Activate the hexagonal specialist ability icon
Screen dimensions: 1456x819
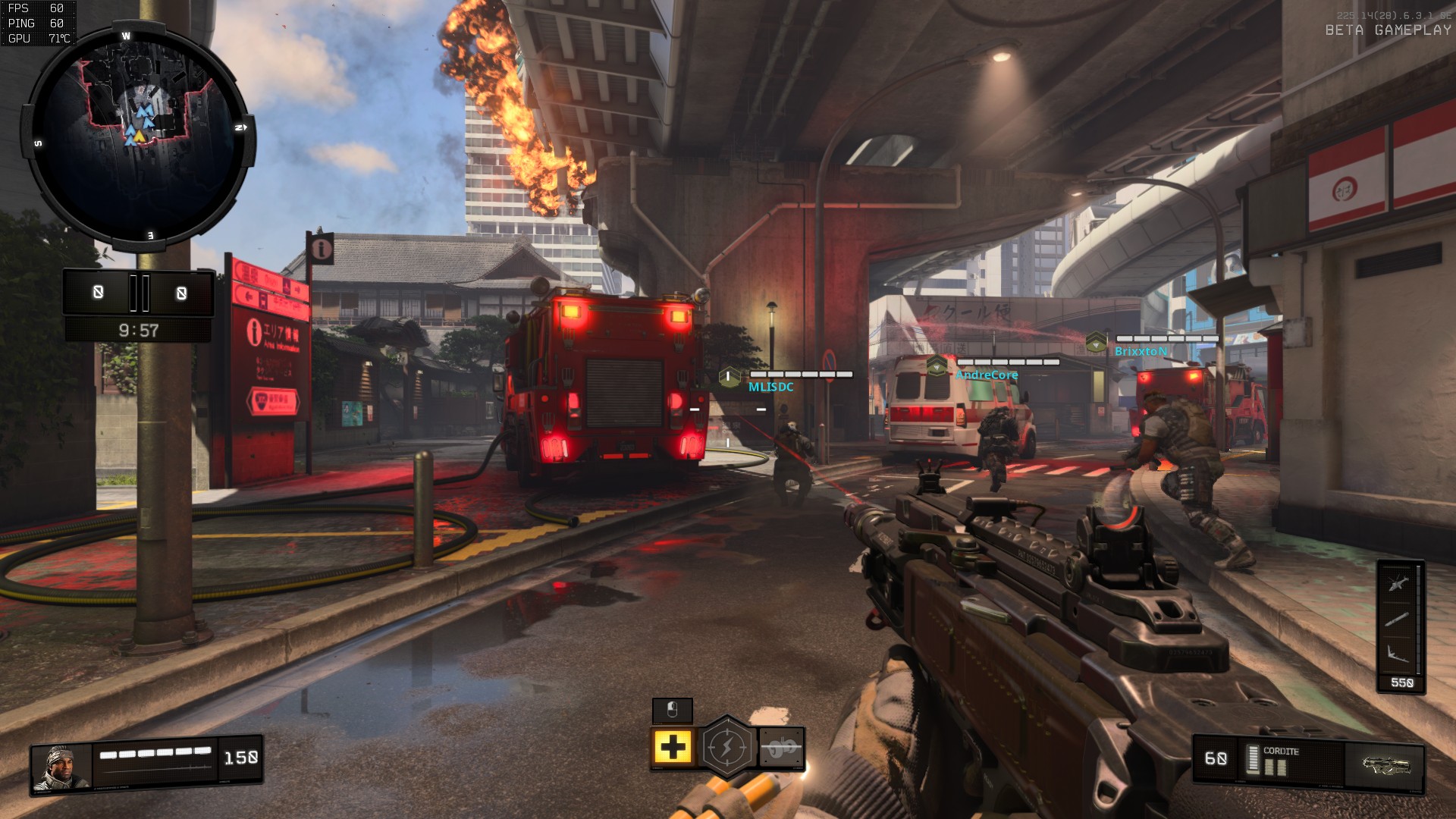(x=727, y=748)
